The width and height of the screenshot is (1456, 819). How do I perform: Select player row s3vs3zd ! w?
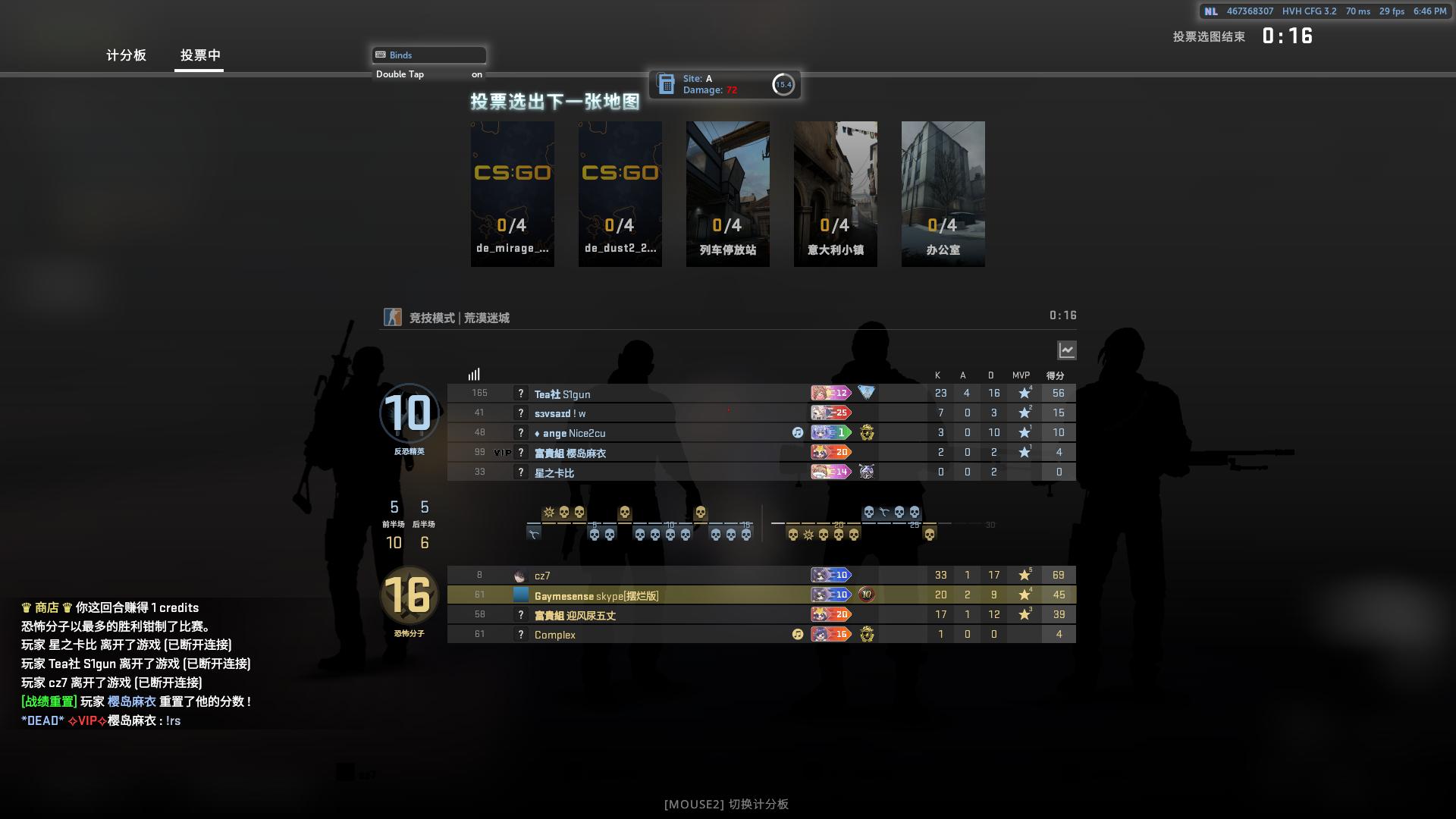tap(560, 413)
